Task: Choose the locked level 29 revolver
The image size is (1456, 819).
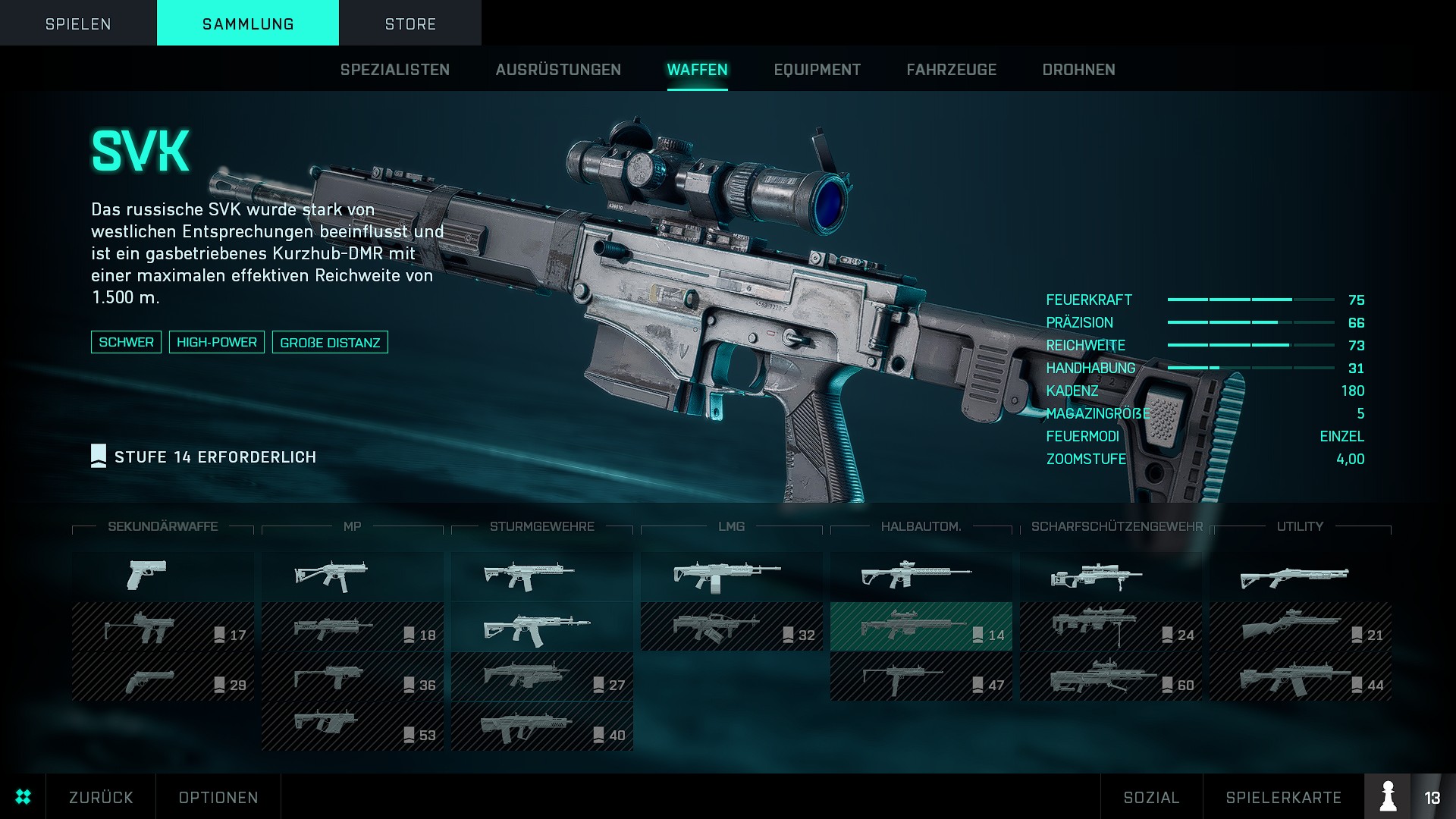Action: pyautogui.click(x=162, y=676)
